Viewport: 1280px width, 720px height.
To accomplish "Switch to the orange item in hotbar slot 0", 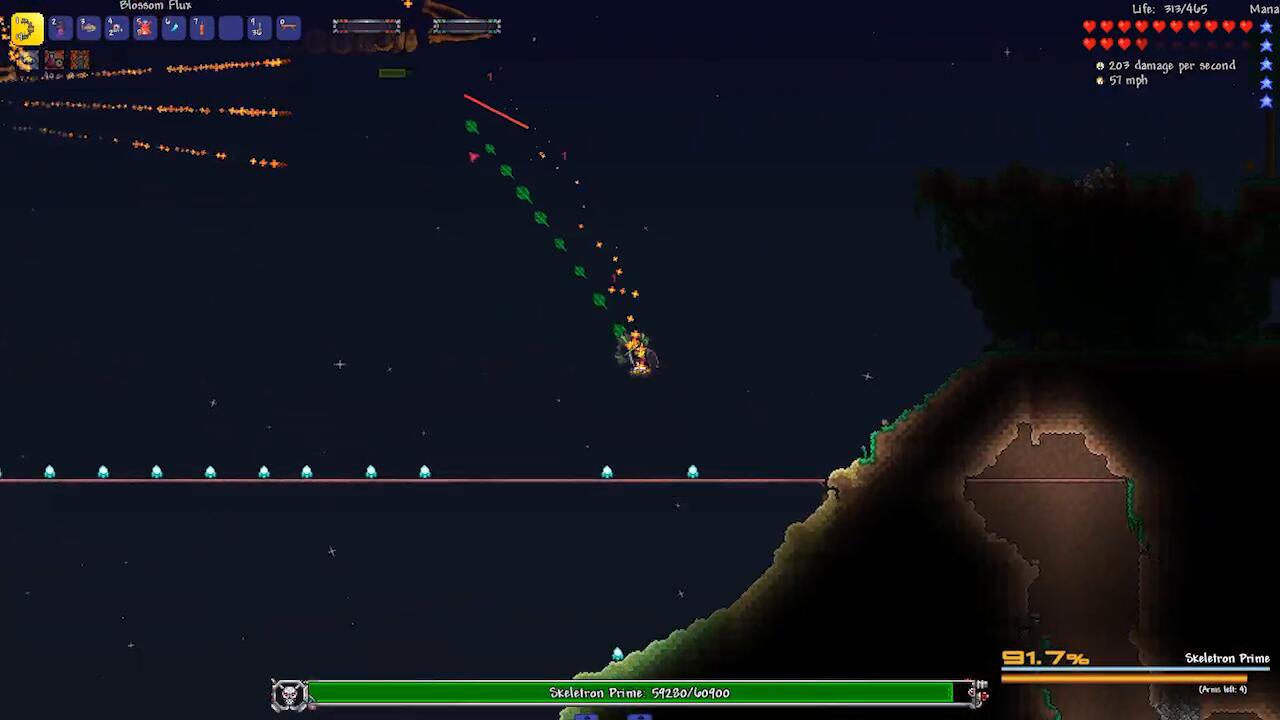I will pyautogui.click(x=288, y=28).
